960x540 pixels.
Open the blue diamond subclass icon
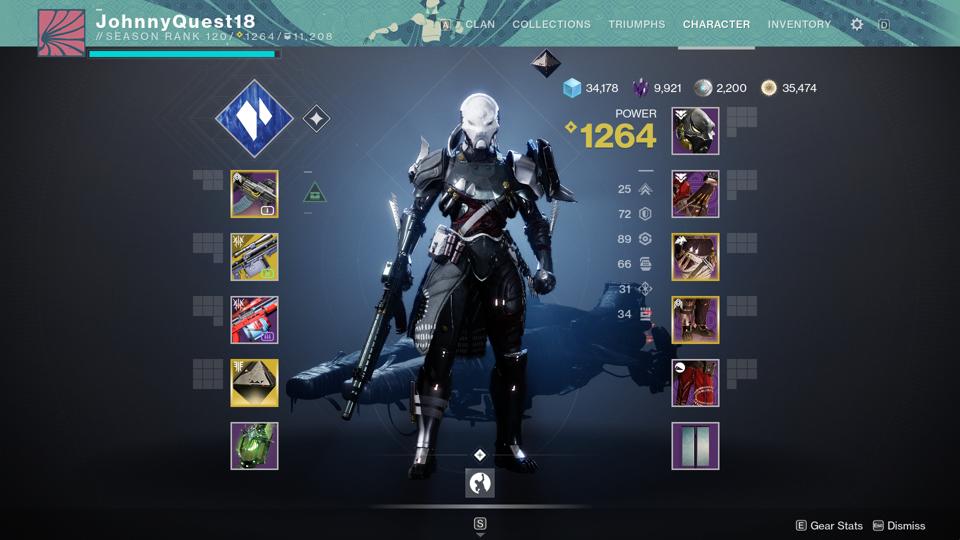click(x=254, y=119)
